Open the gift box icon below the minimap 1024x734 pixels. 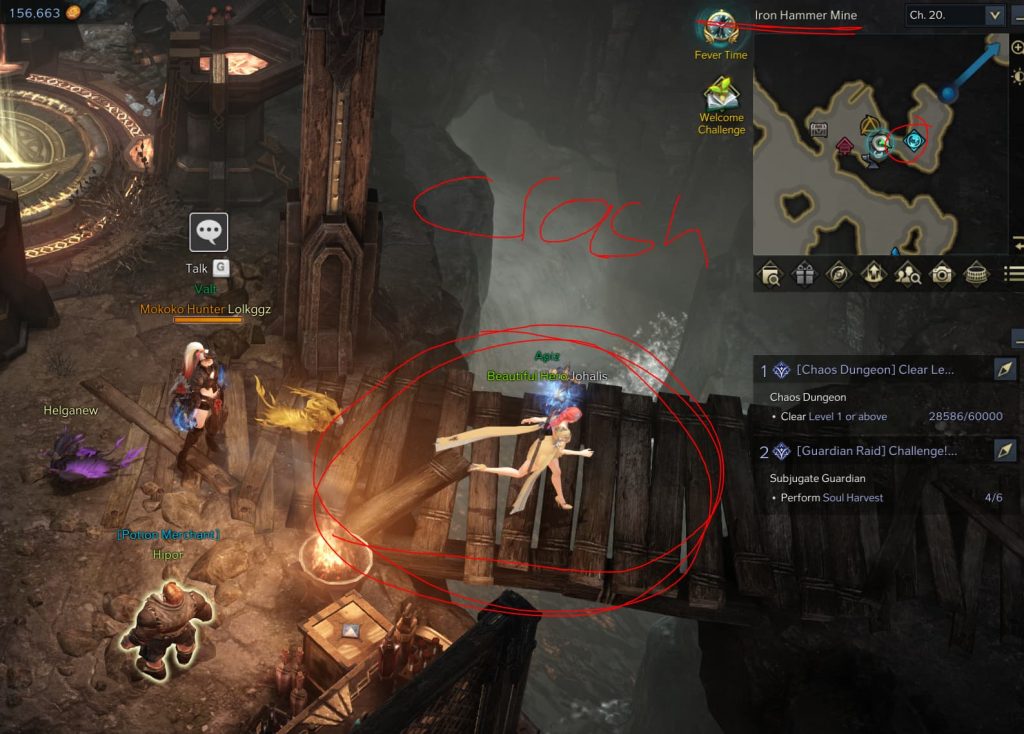(804, 273)
